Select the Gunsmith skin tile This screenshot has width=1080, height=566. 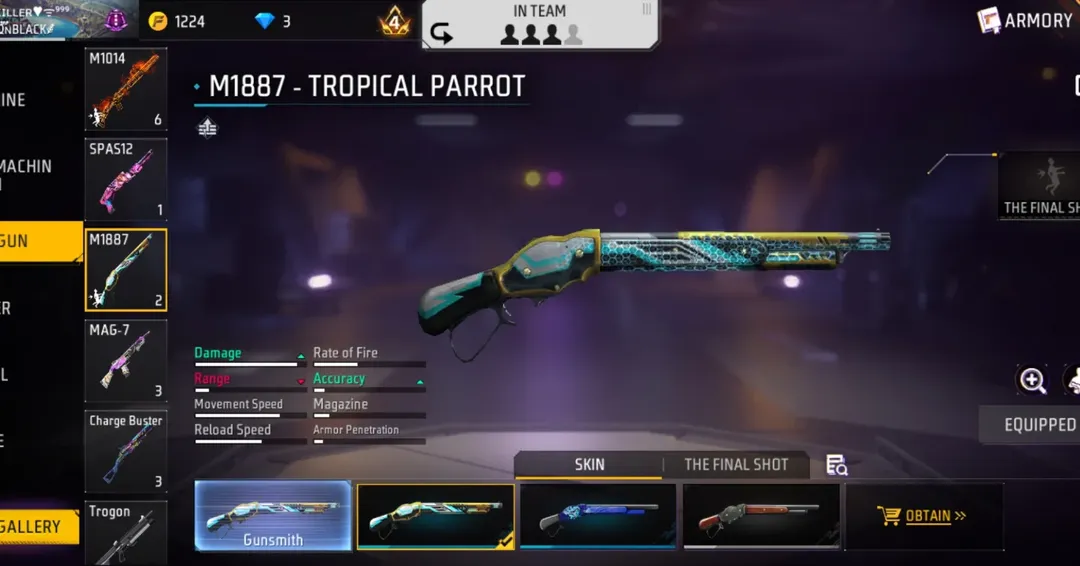tap(273, 516)
